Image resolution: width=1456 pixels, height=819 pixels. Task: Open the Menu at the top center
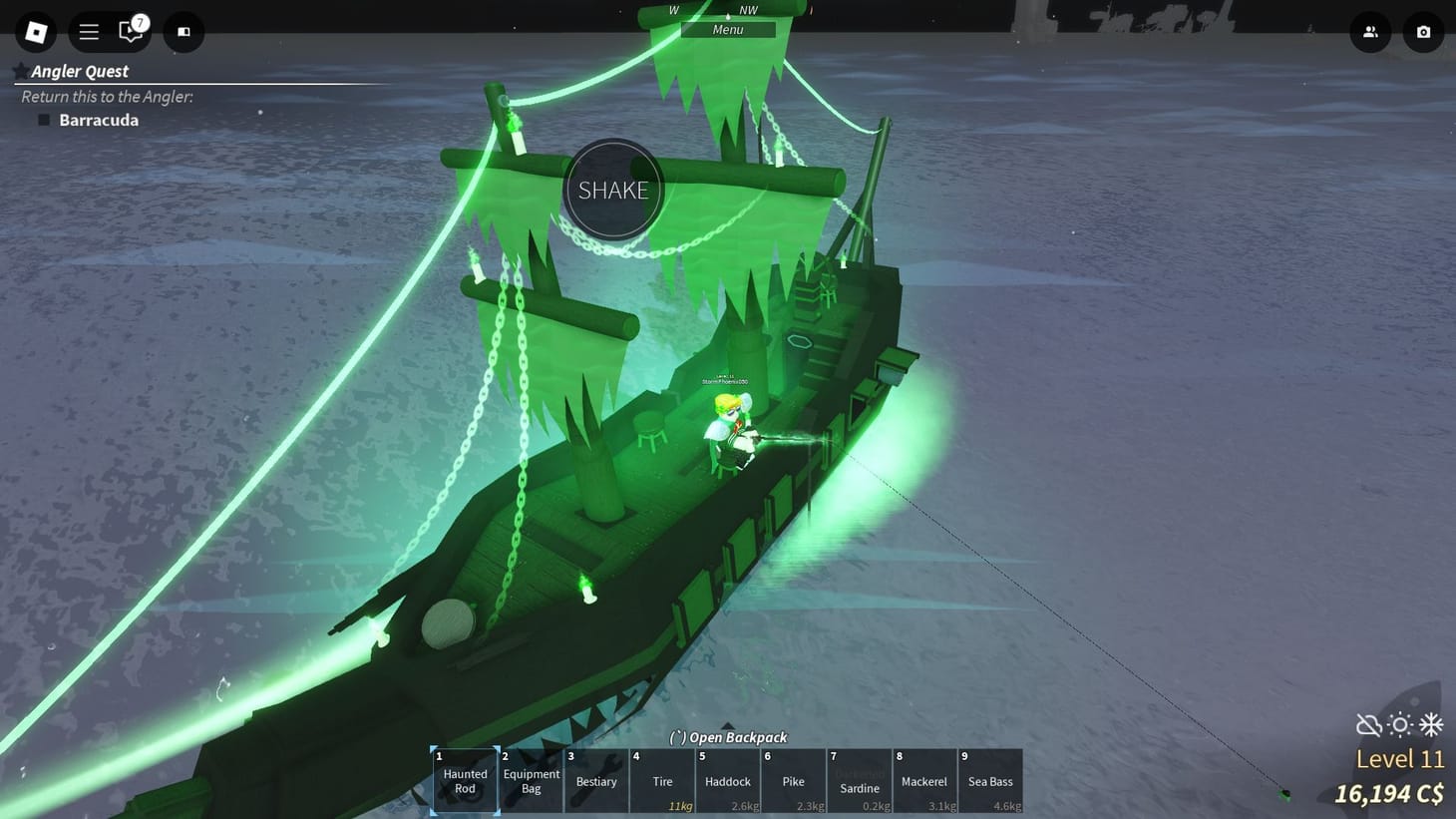727,29
